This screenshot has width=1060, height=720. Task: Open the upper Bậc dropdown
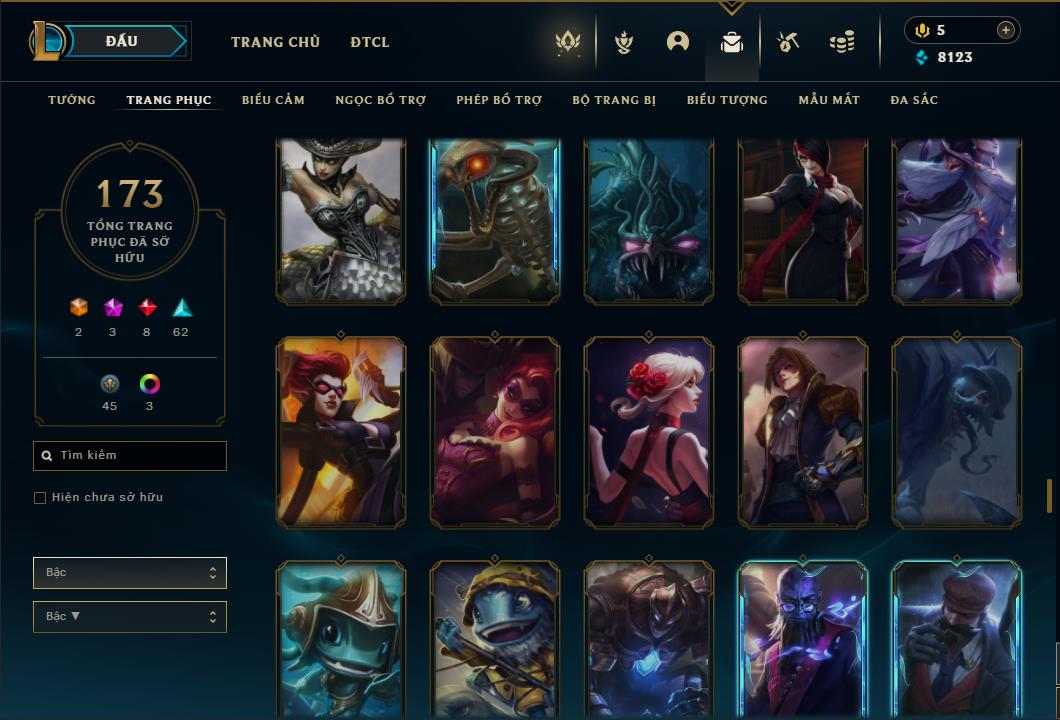coord(130,573)
